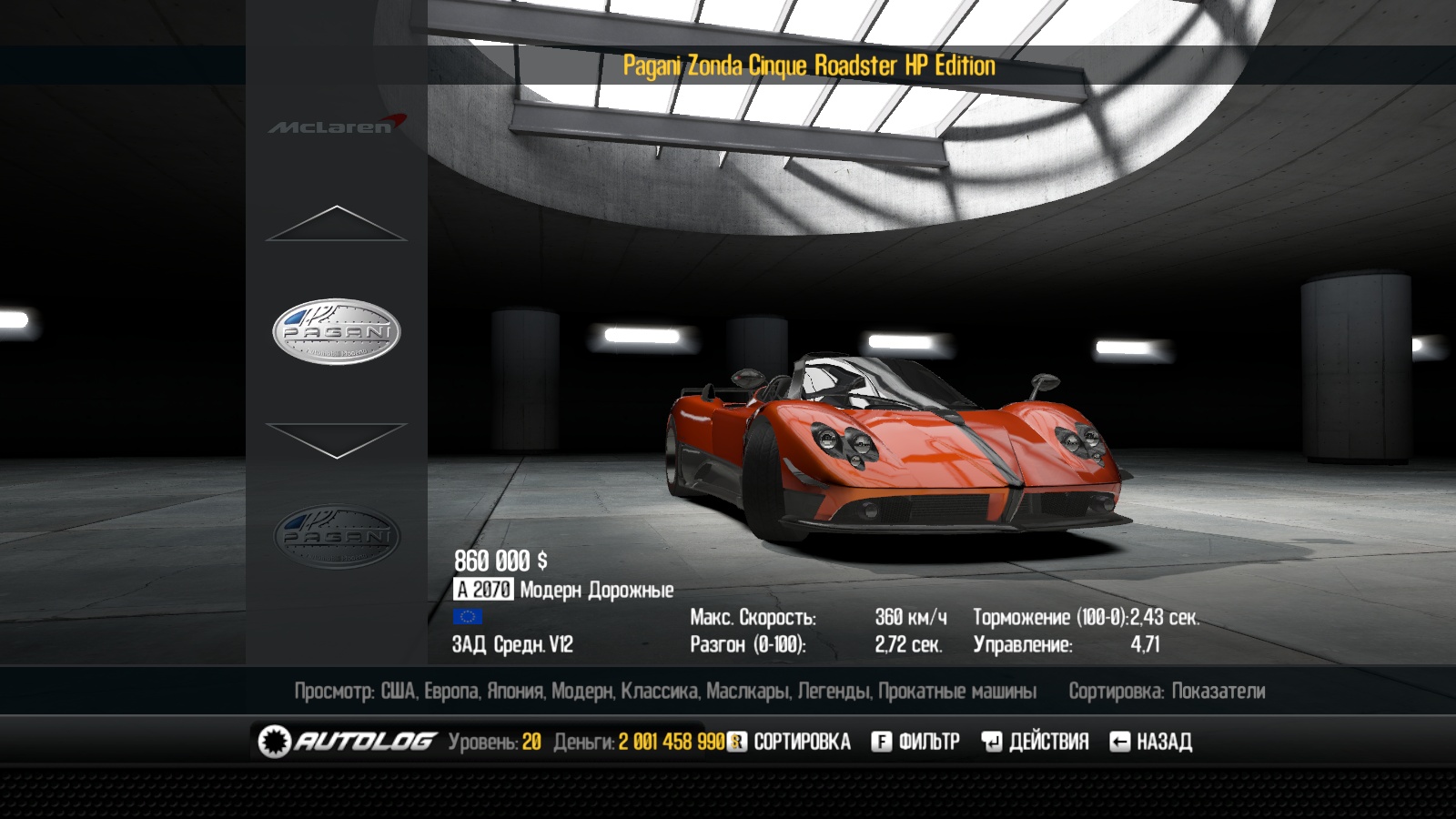Screen dimensions: 1456x819
Task: Choose the highlighted Pagani badge
Action: pyautogui.click(x=337, y=331)
